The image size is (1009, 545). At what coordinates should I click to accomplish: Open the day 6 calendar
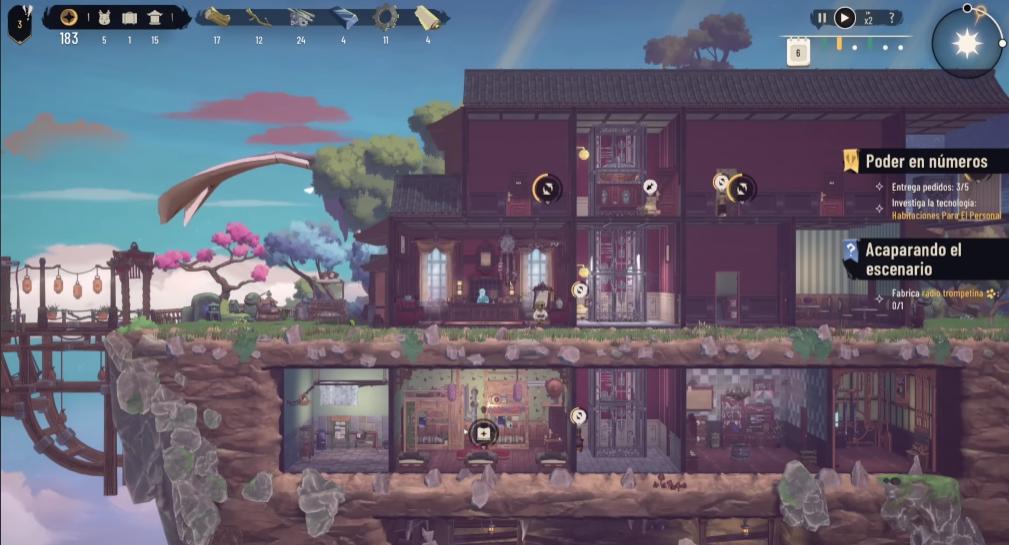point(798,53)
